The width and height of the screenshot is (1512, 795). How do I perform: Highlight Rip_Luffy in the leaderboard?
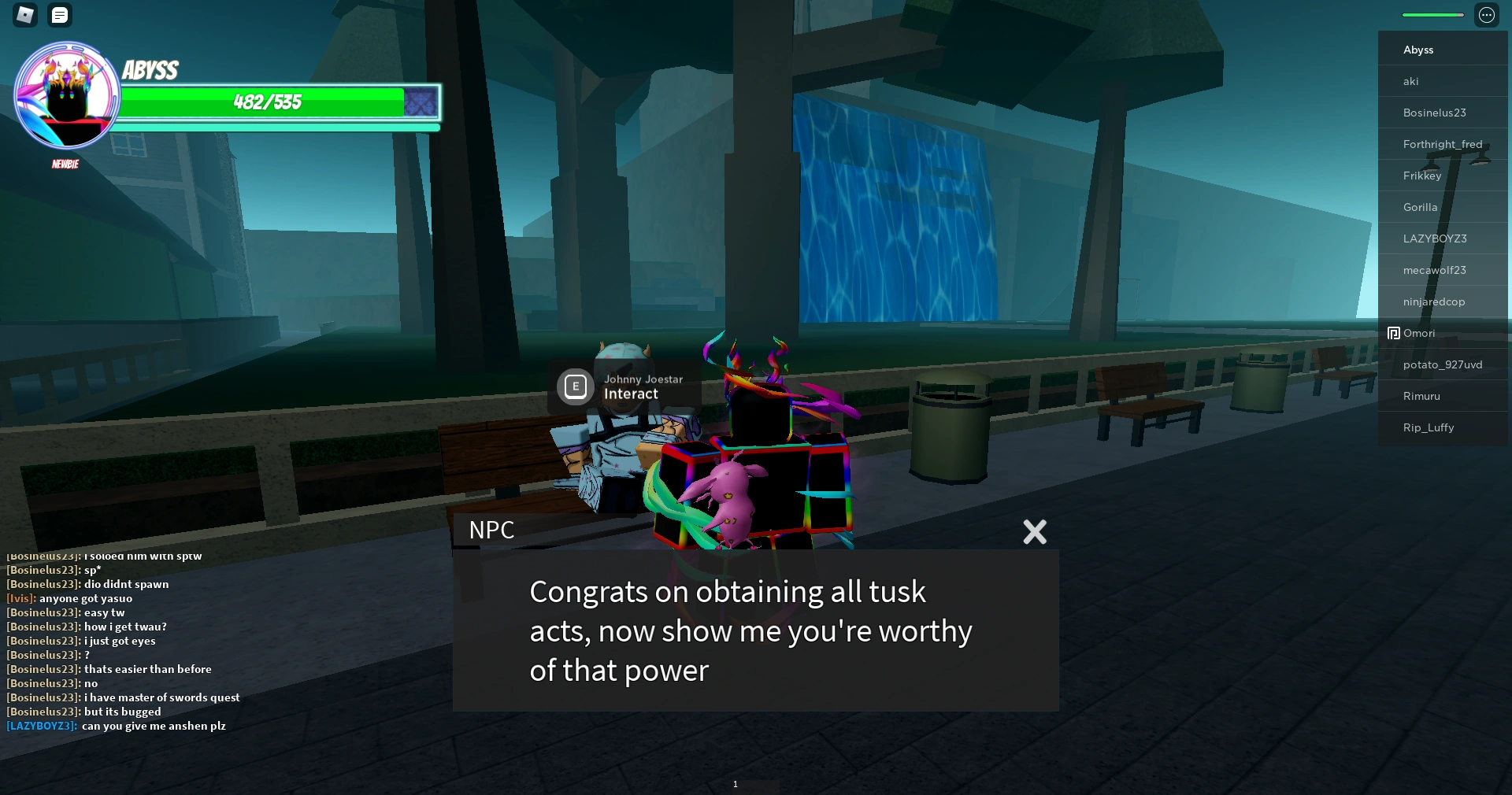point(1429,427)
